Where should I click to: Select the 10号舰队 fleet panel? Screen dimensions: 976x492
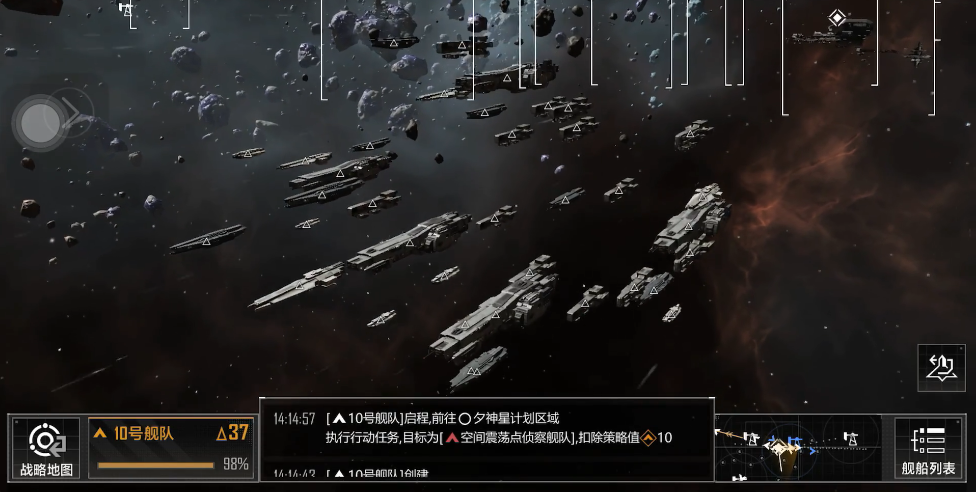pyautogui.click(x=171, y=447)
